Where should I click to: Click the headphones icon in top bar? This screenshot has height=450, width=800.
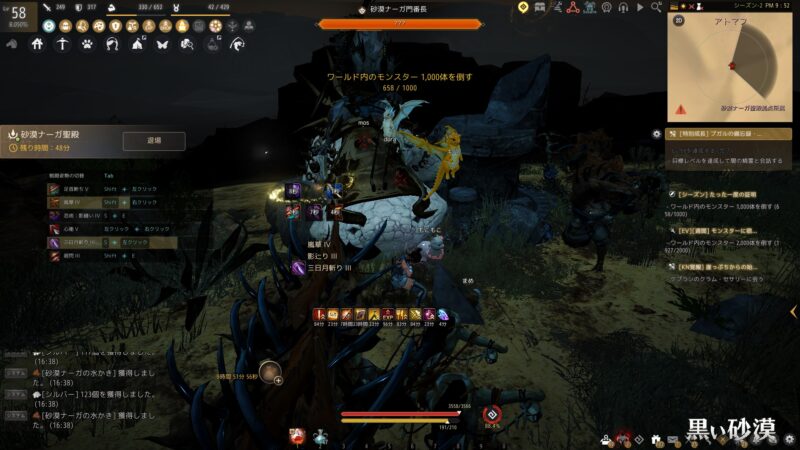click(x=623, y=7)
